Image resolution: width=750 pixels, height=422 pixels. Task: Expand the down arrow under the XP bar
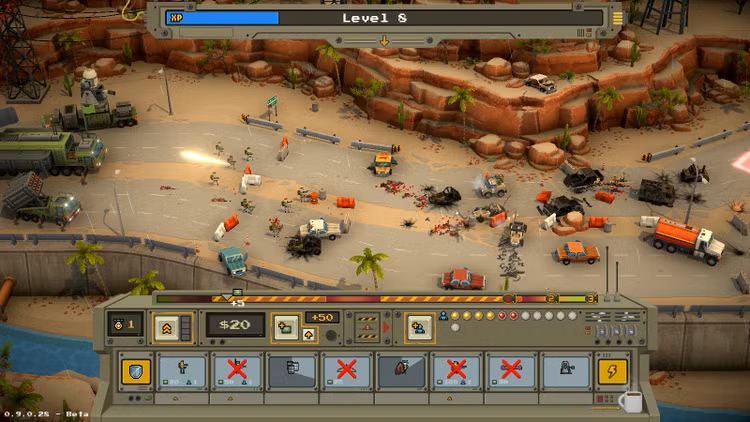(x=381, y=41)
